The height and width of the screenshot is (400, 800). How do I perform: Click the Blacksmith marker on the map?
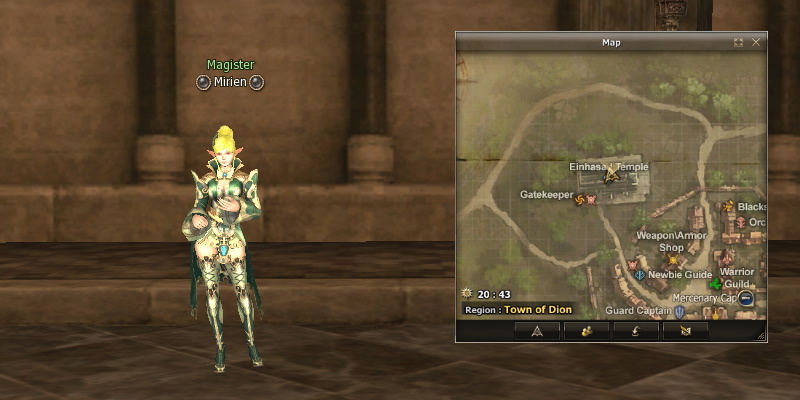click(729, 207)
